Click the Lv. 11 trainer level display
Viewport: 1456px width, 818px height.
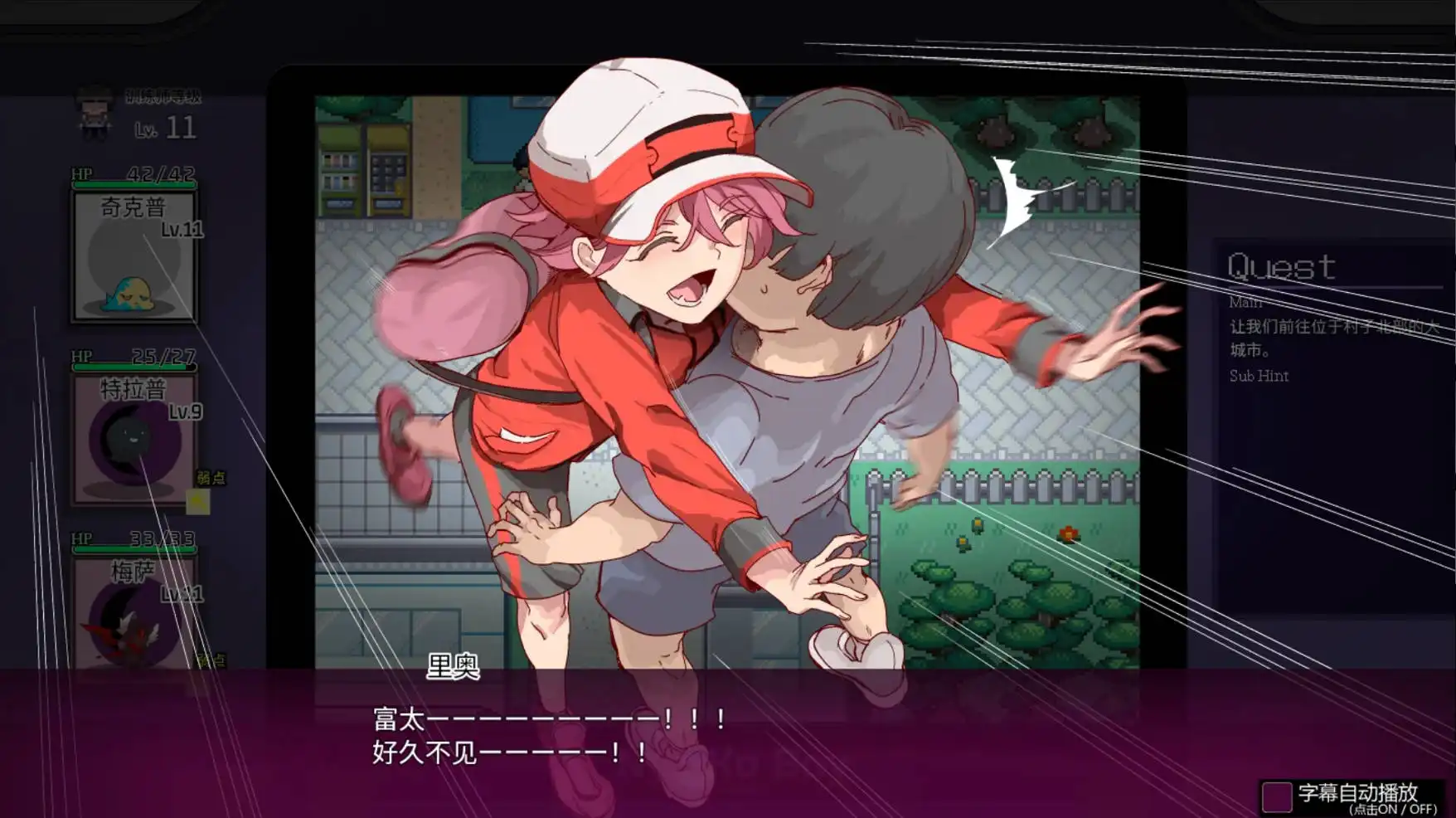click(x=166, y=129)
